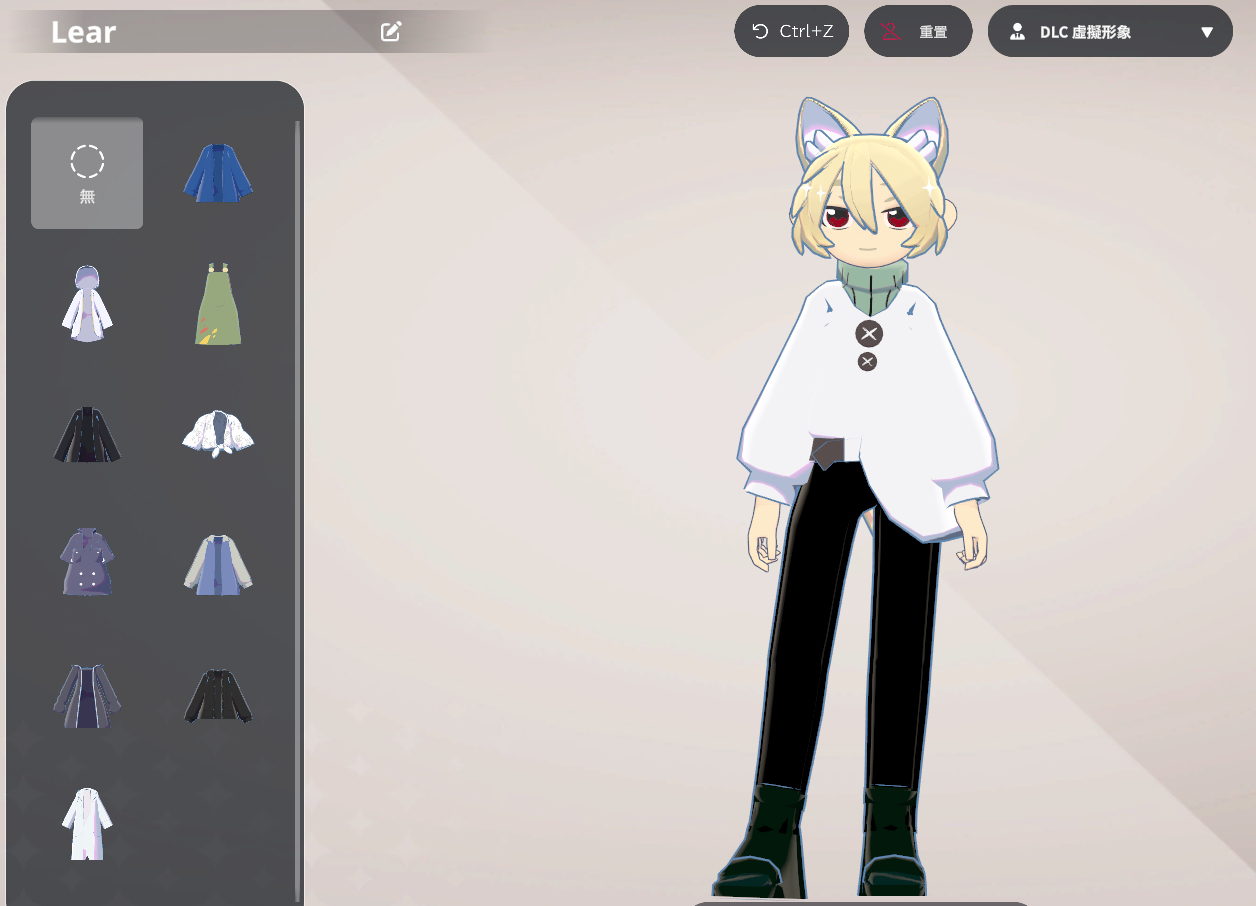Screen dimensions: 1256x906
Task: Edit the avatar name Lear
Action: coord(391,32)
